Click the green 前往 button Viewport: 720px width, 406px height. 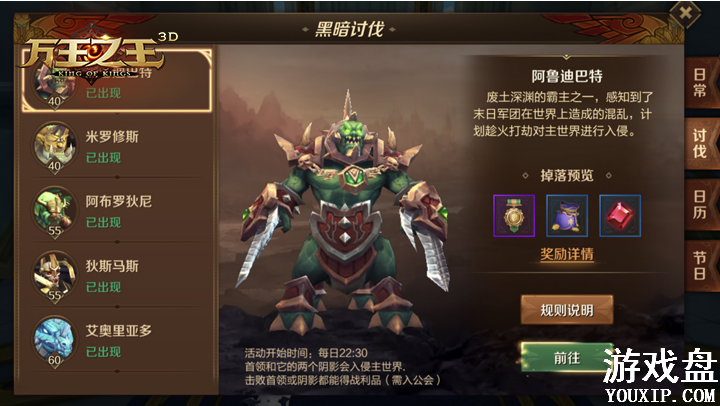coord(566,356)
